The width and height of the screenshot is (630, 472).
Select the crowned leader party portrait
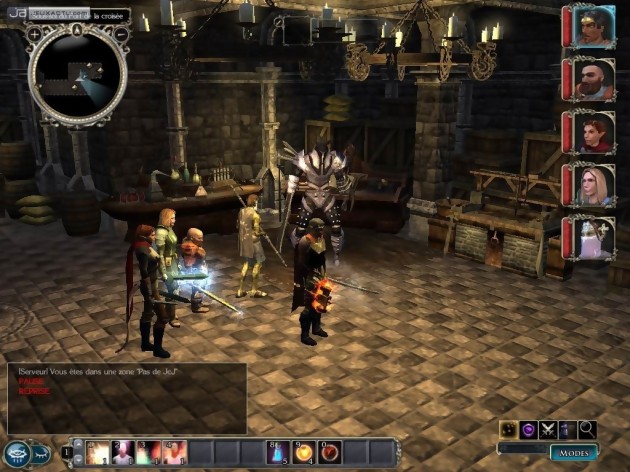(x=593, y=27)
